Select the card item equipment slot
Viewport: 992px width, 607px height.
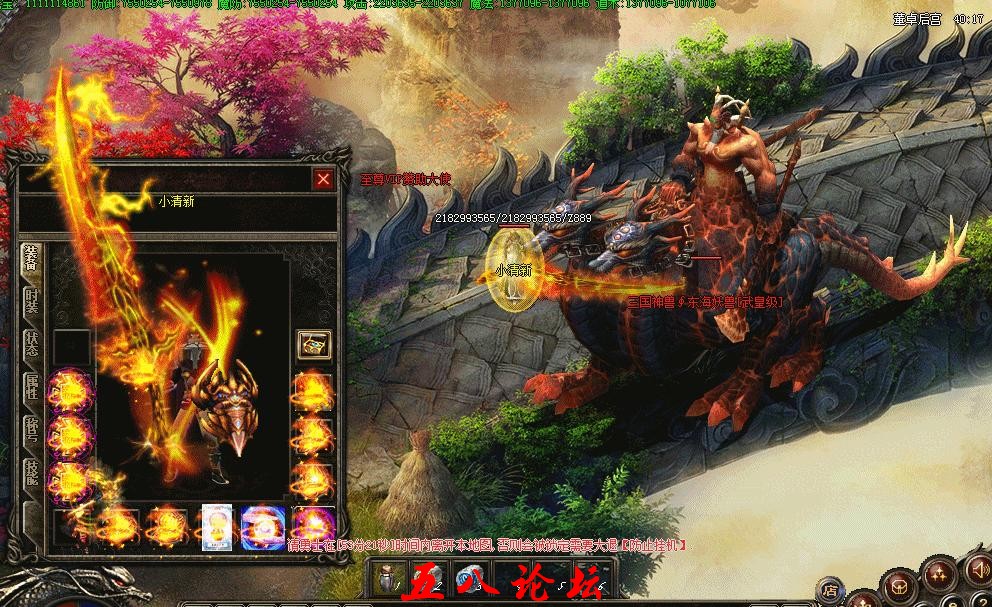point(217,526)
